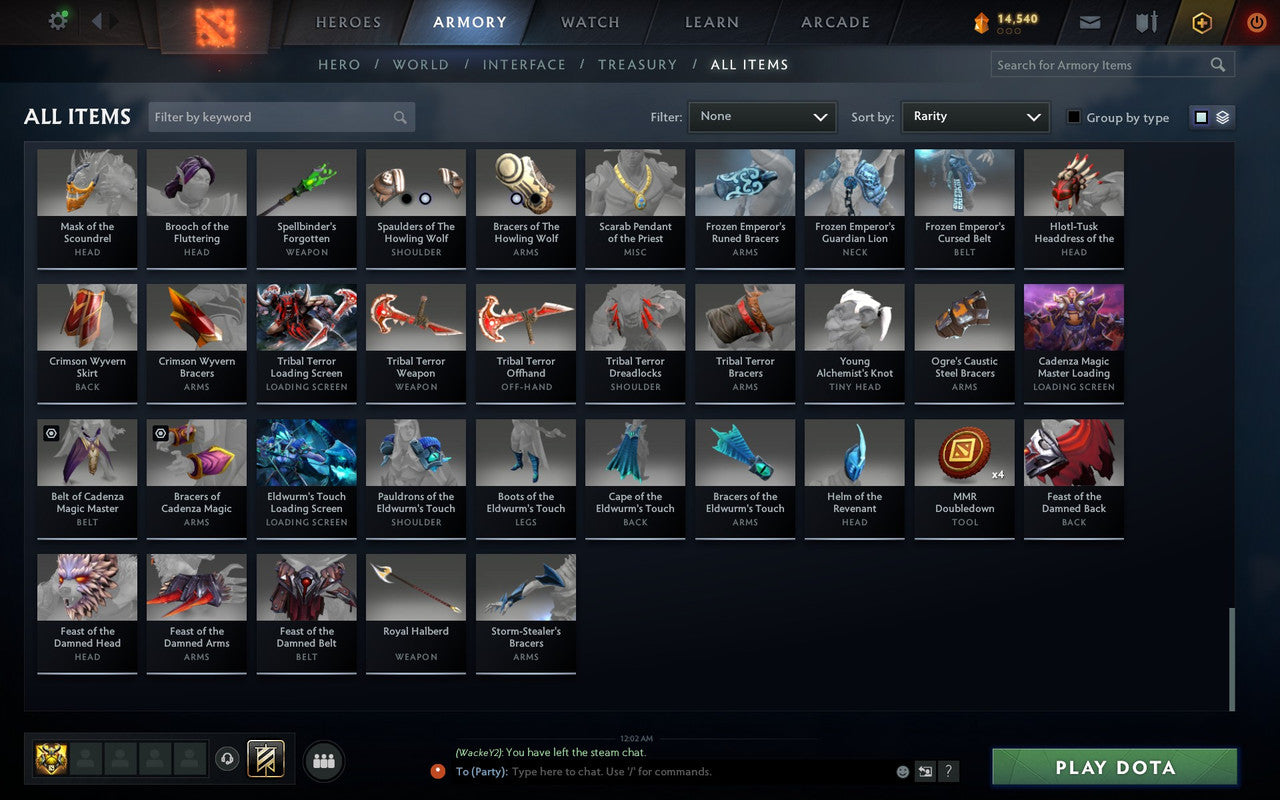The height and width of the screenshot is (800, 1280).
Task: Switch to the WATCH tab
Action: pos(589,22)
